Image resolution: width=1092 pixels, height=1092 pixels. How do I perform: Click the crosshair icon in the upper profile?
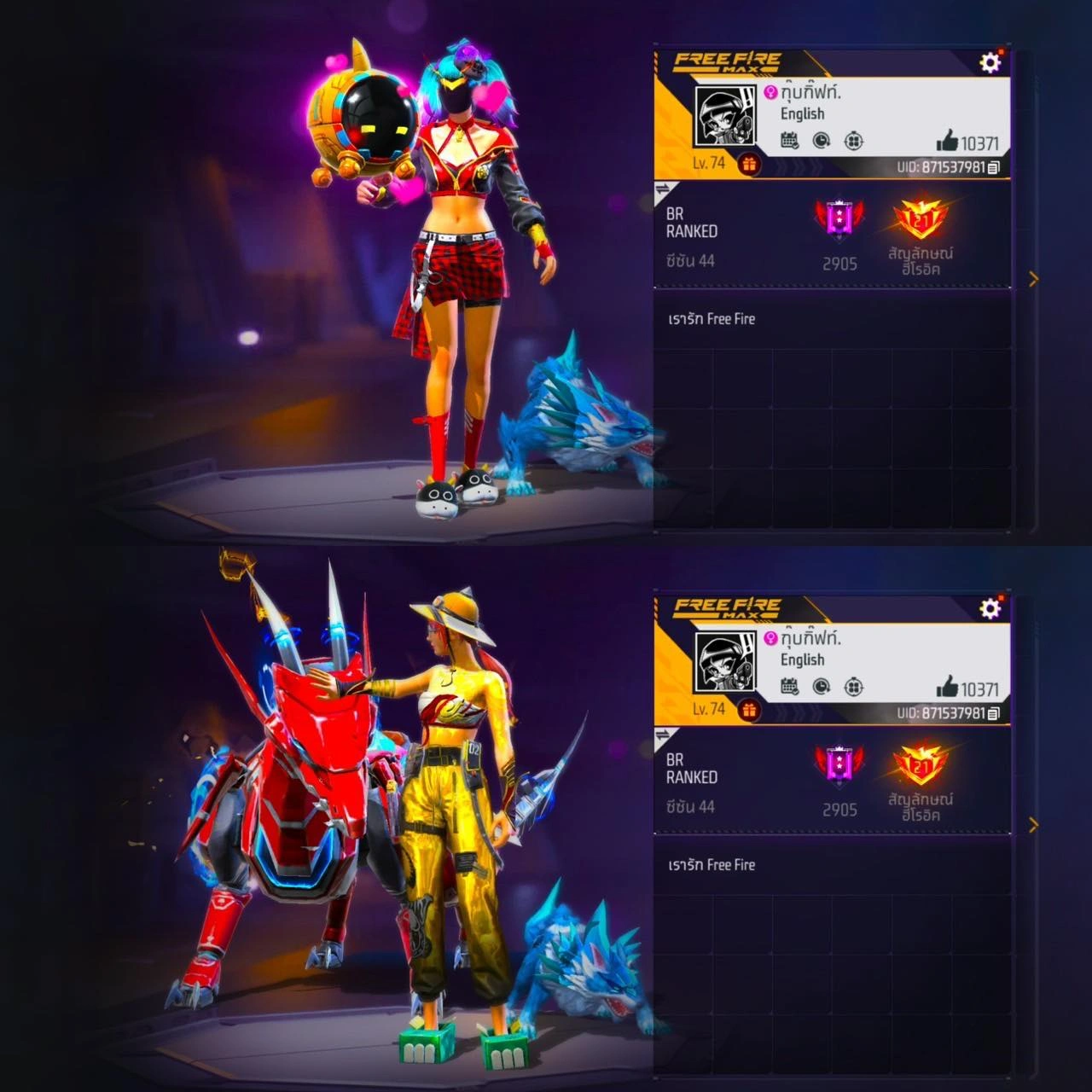click(x=853, y=141)
